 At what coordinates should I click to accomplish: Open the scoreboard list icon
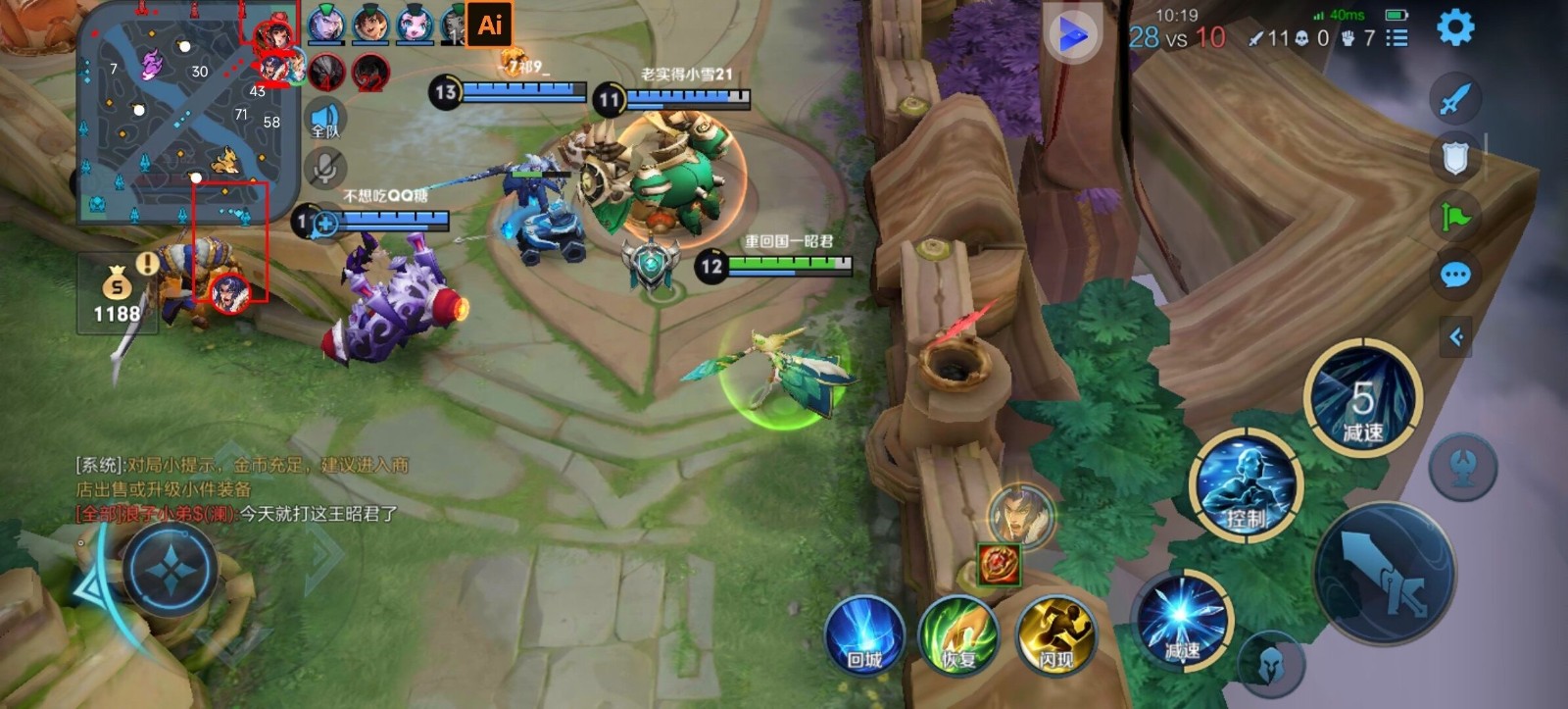coord(1397,38)
